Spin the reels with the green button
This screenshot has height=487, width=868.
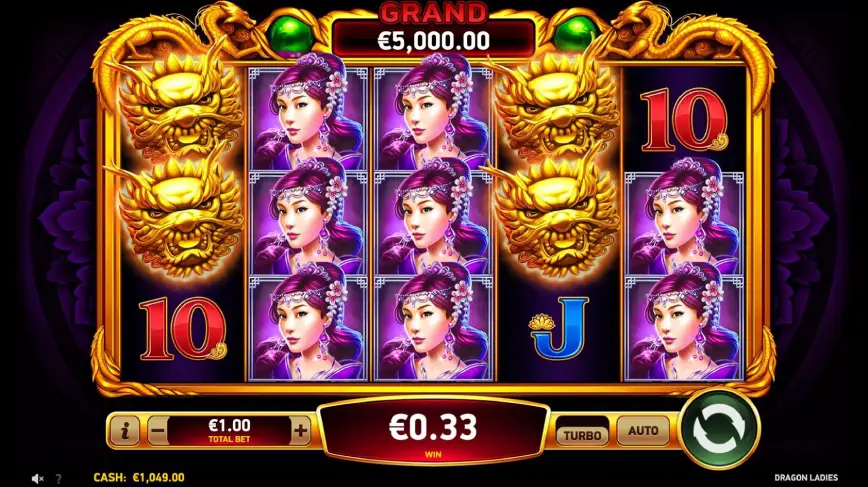[720, 430]
